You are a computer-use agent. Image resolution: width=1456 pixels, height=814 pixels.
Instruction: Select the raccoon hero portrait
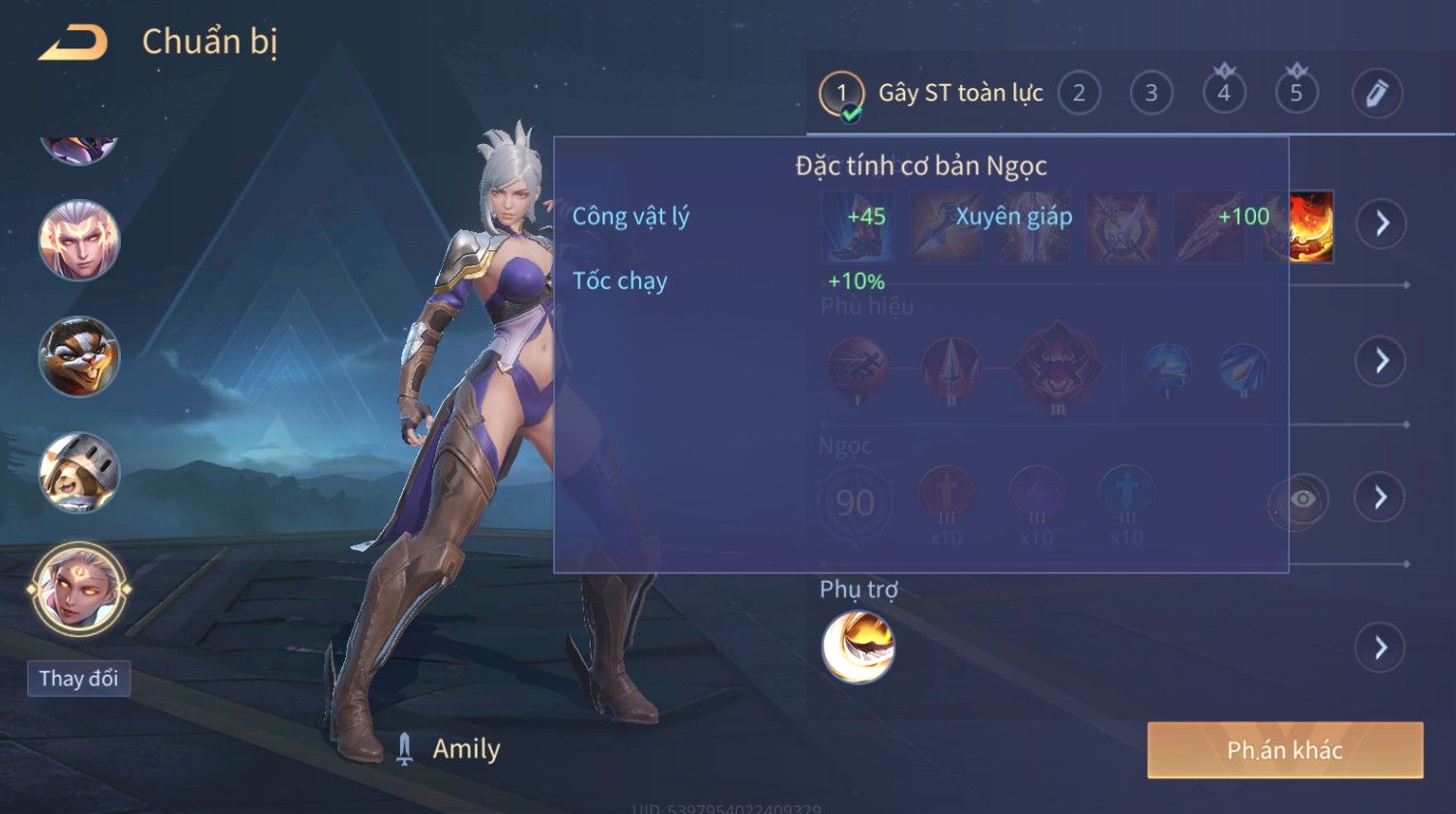point(78,356)
